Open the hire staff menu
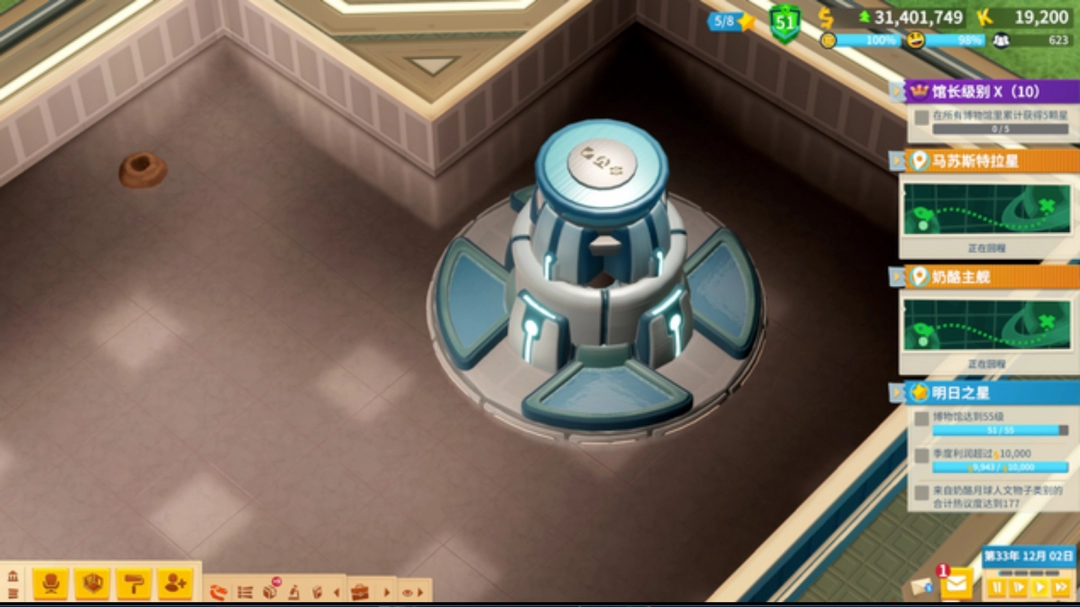Image resolution: width=1080 pixels, height=607 pixels. click(175, 582)
